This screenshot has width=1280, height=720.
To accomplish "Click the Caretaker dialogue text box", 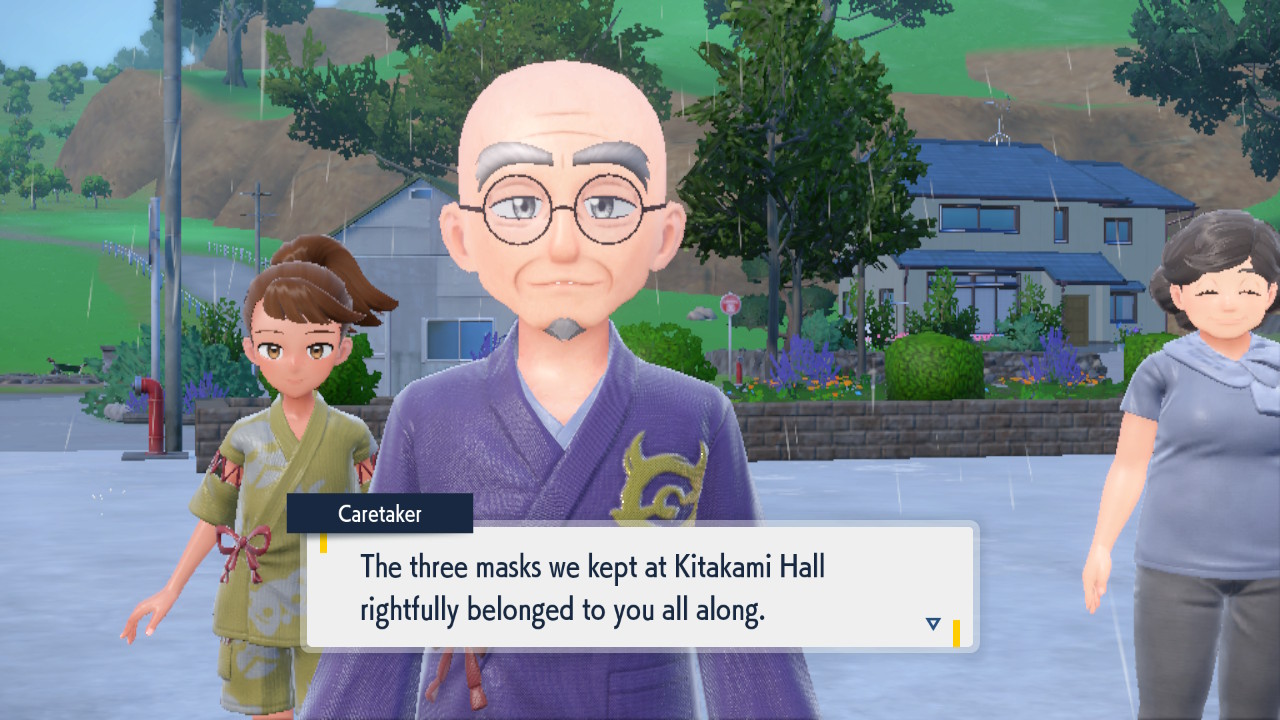I will click(640, 587).
